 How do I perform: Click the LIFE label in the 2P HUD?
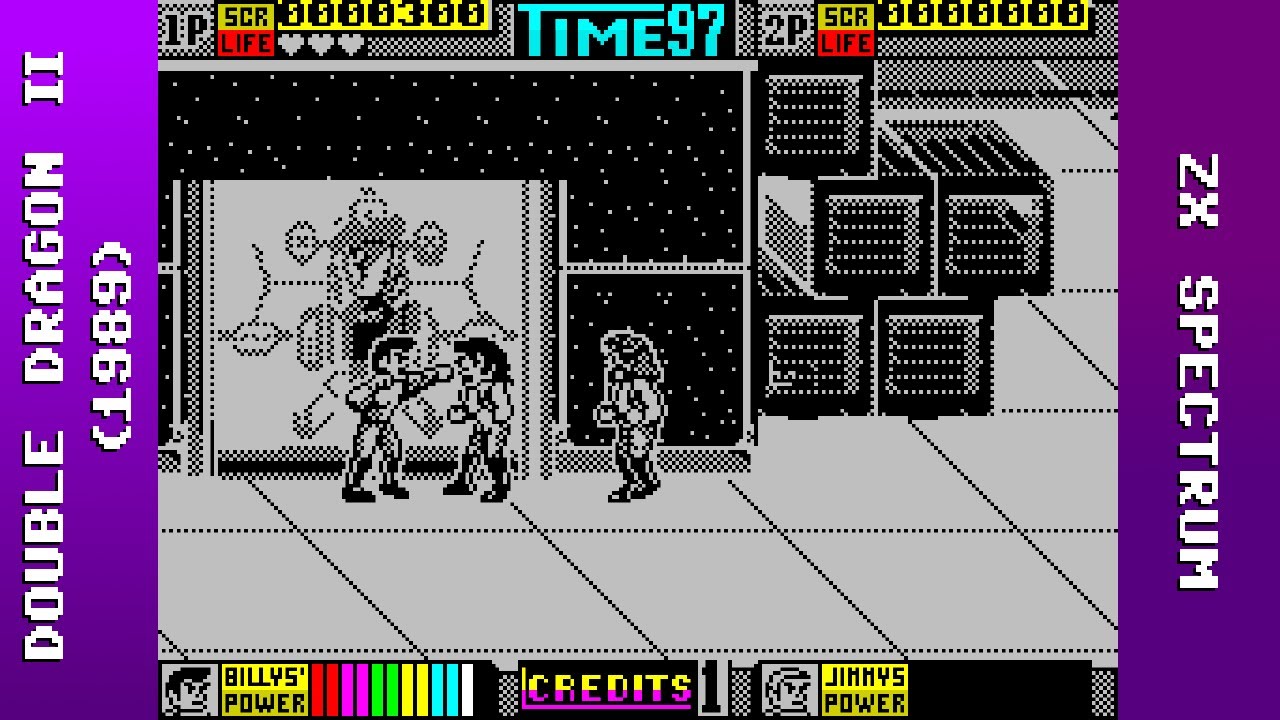coord(847,44)
